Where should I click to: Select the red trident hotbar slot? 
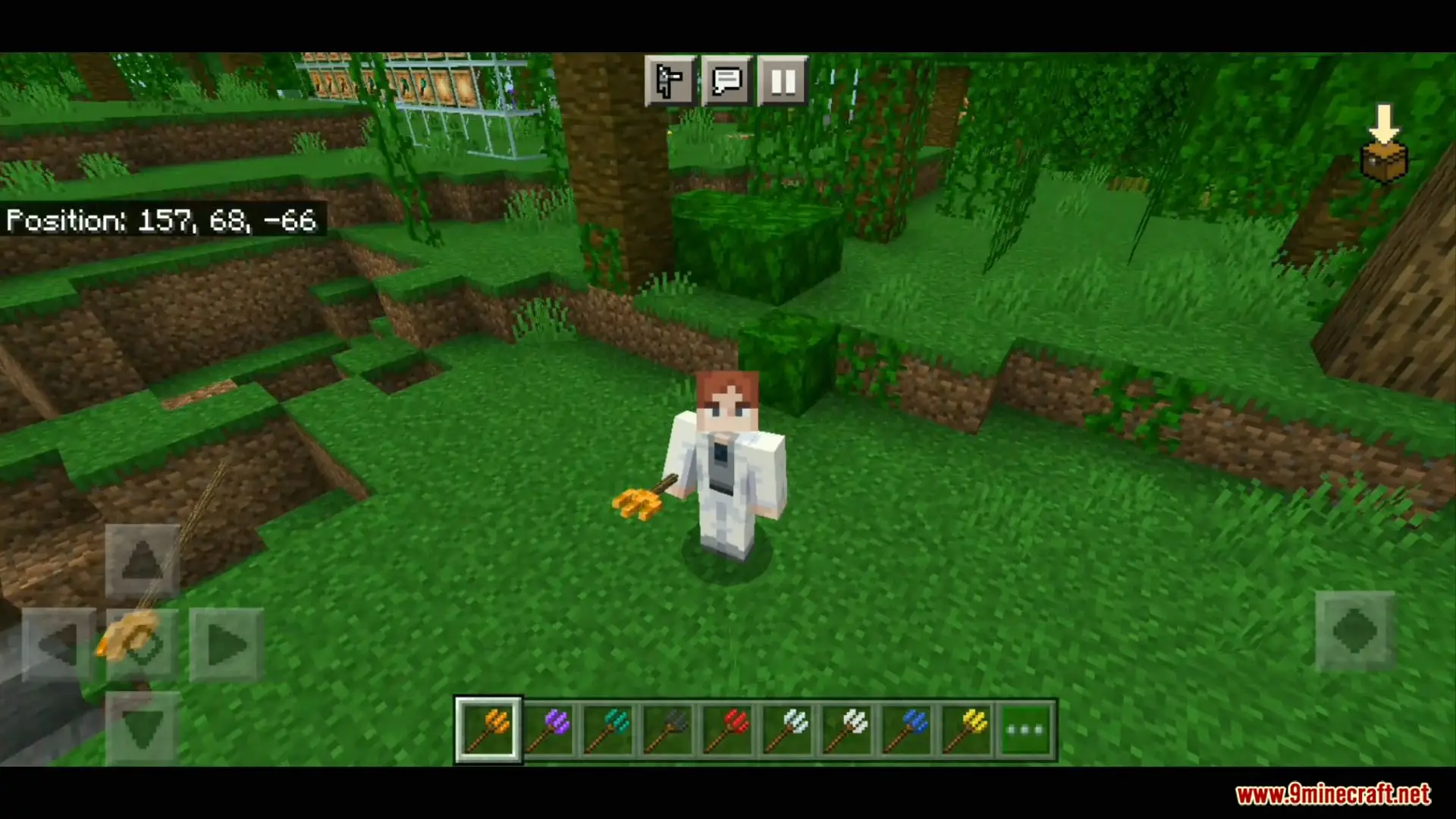728,730
